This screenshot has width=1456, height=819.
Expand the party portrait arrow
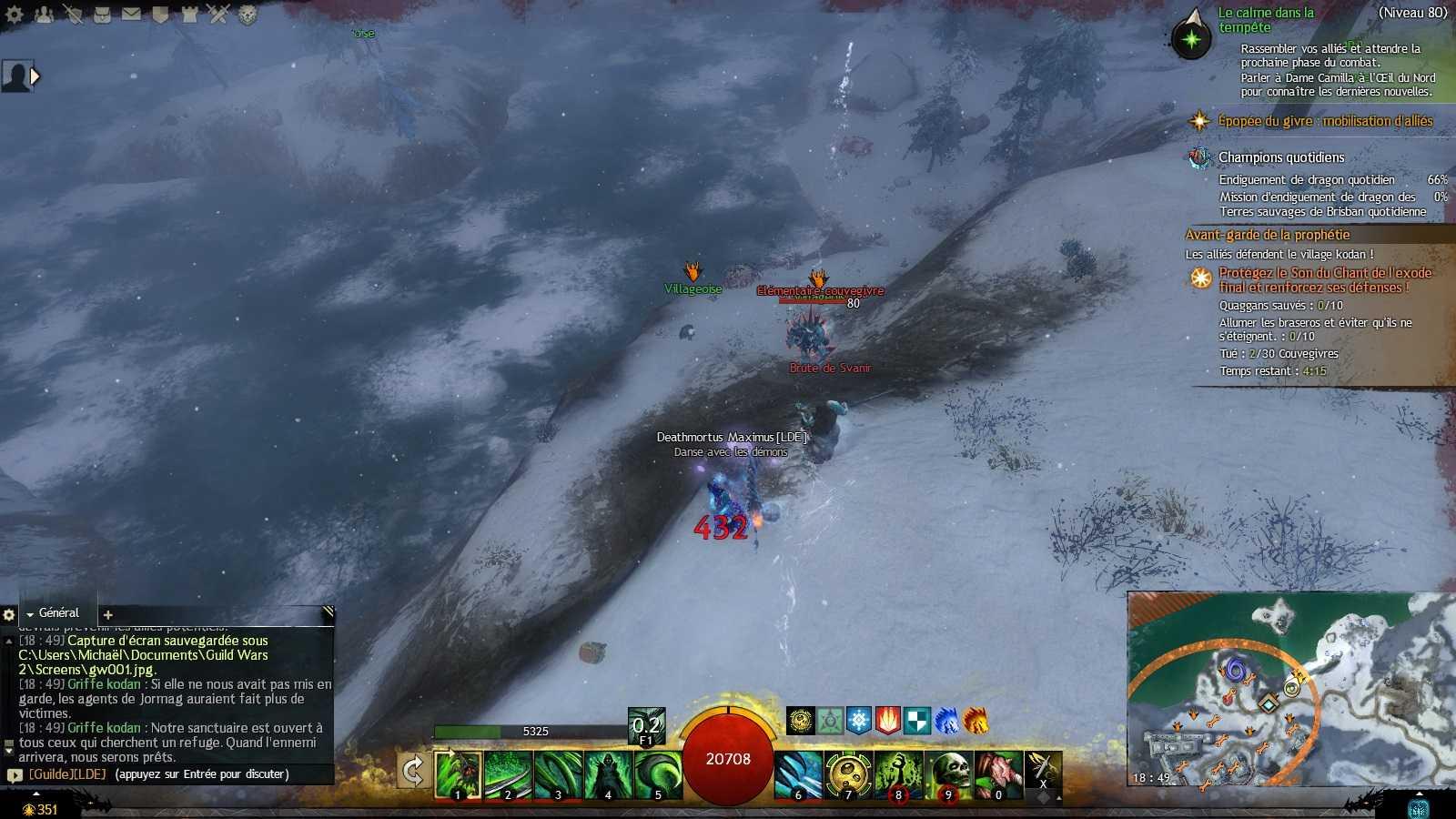pos(35,76)
